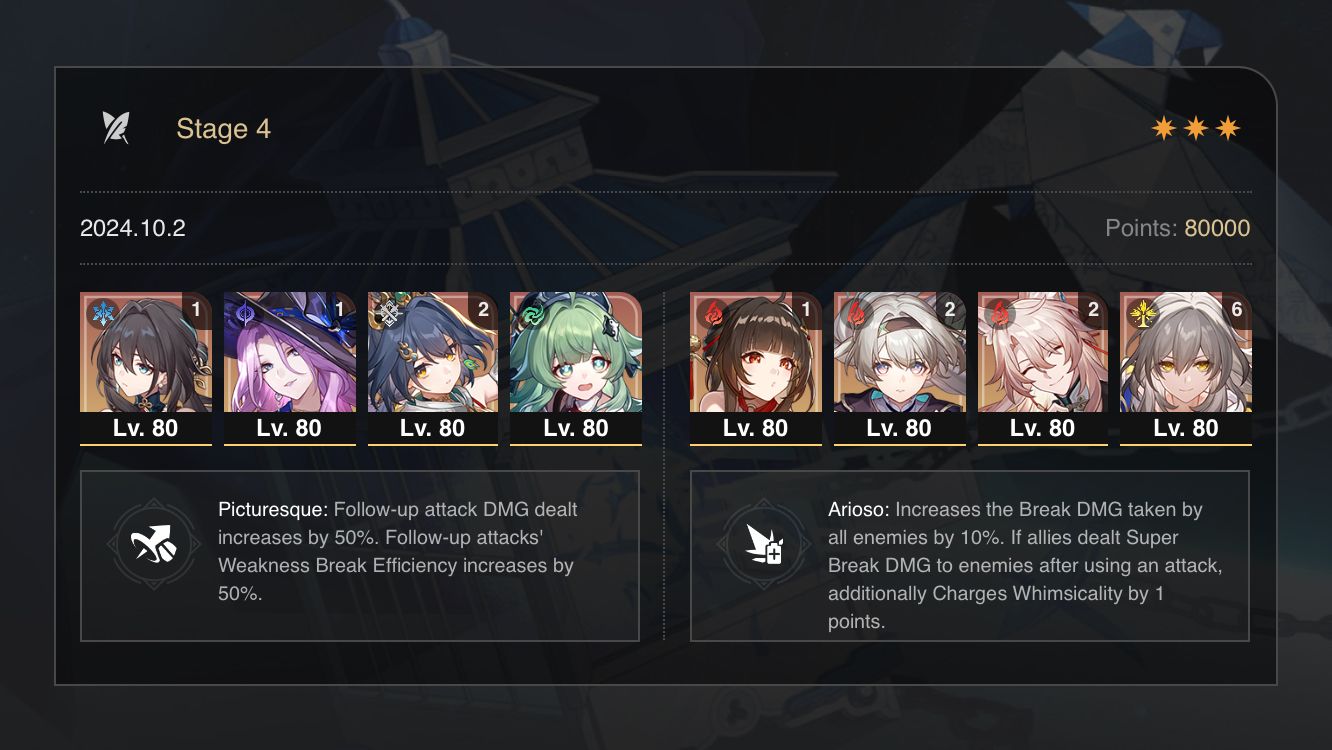Click the 80000 points value
The width and height of the screenshot is (1332, 750).
(1216, 228)
